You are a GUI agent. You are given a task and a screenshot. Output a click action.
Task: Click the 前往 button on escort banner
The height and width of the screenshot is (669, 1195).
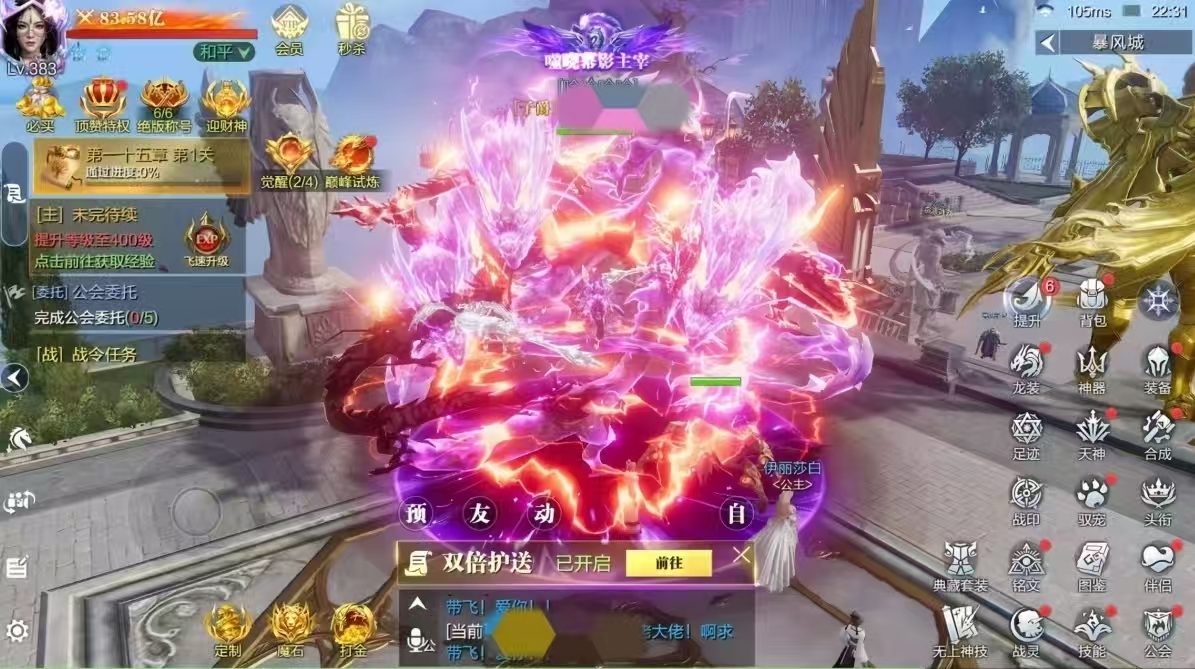tap(668, 563)
